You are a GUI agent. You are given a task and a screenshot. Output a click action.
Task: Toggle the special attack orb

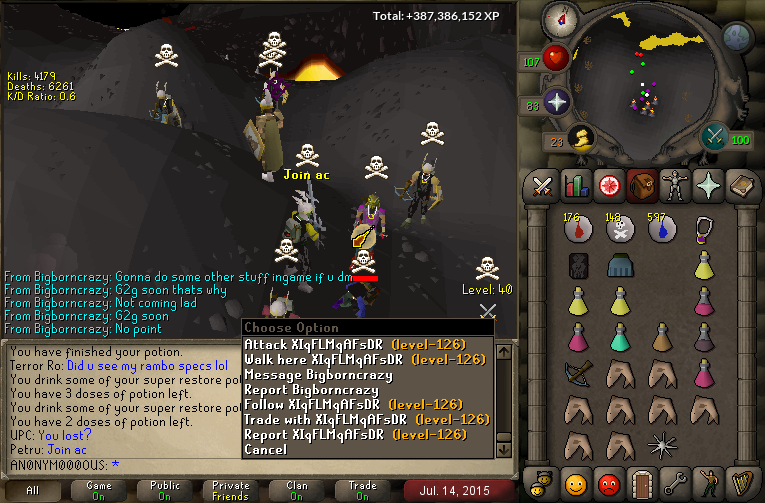[x=714, y=136]
